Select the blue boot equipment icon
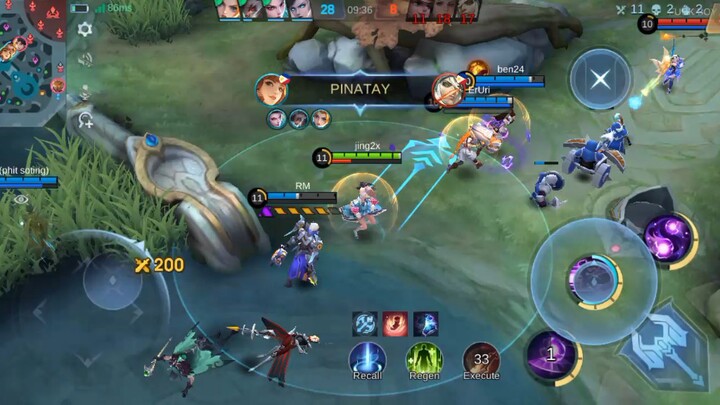 pyautogui.click(x=426, y=324)
